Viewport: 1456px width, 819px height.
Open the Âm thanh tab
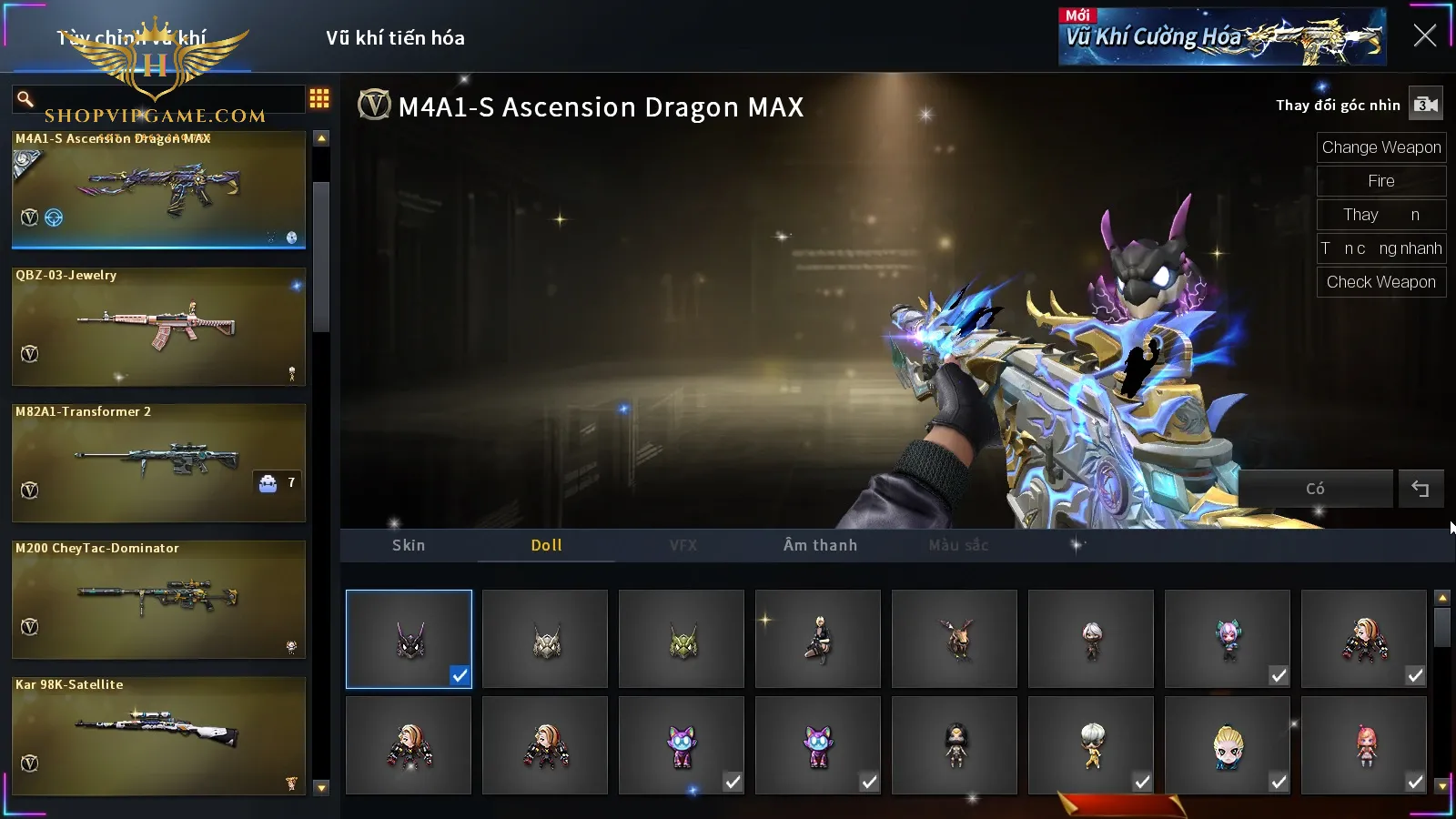[820, 545]
